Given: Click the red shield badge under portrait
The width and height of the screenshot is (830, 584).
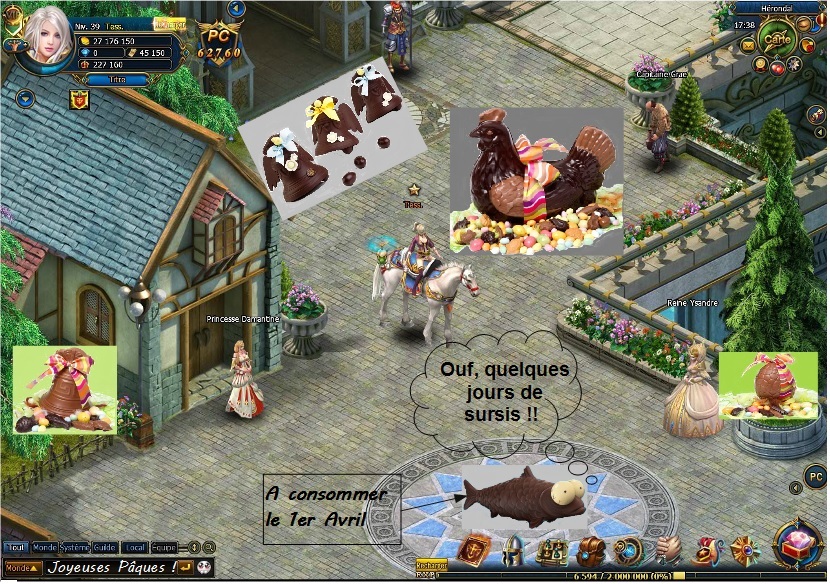Looking at the screenshot, I should 79,99.
